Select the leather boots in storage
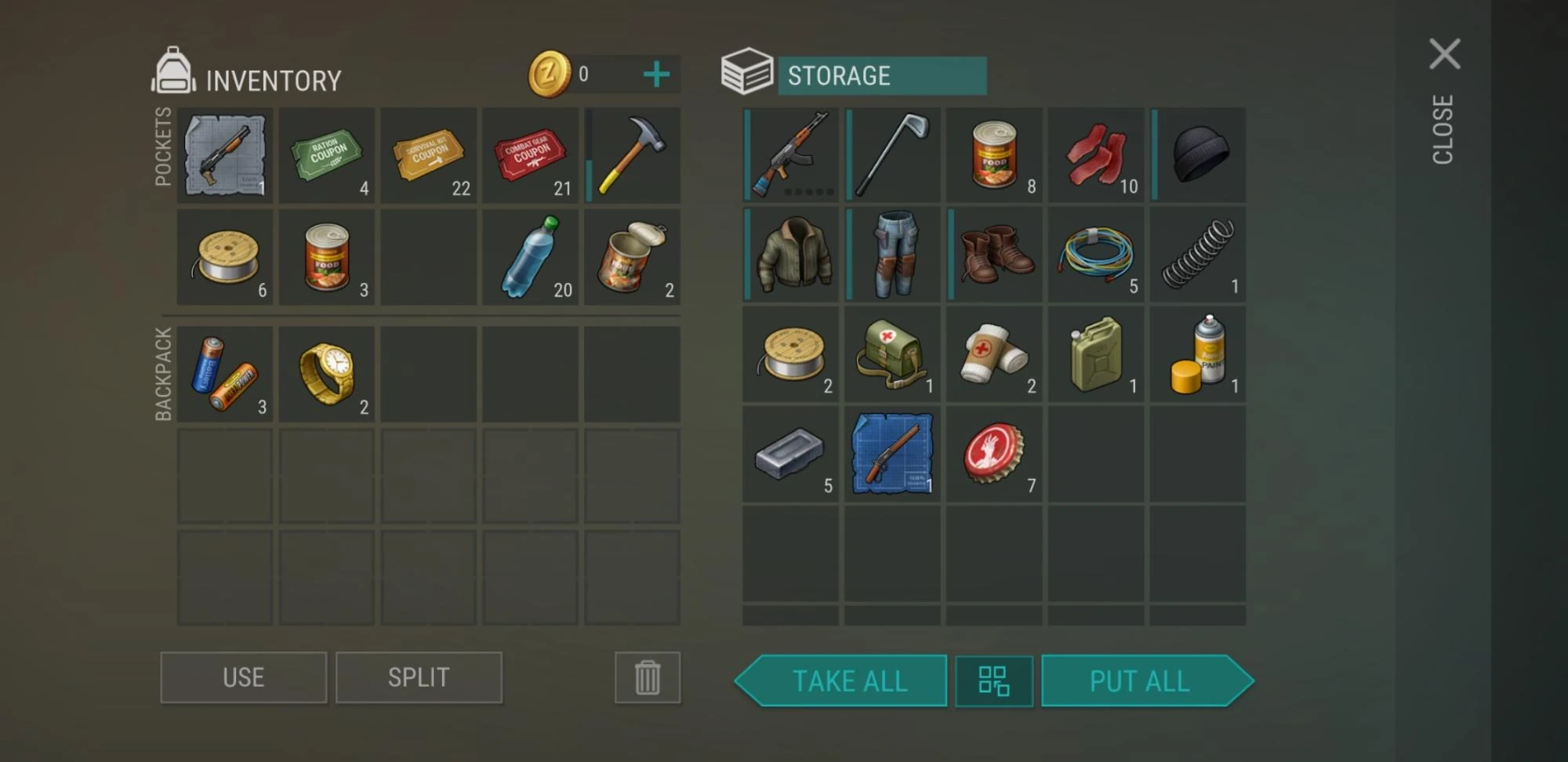The image size is (1568, 762). click(x=993, y=255)
